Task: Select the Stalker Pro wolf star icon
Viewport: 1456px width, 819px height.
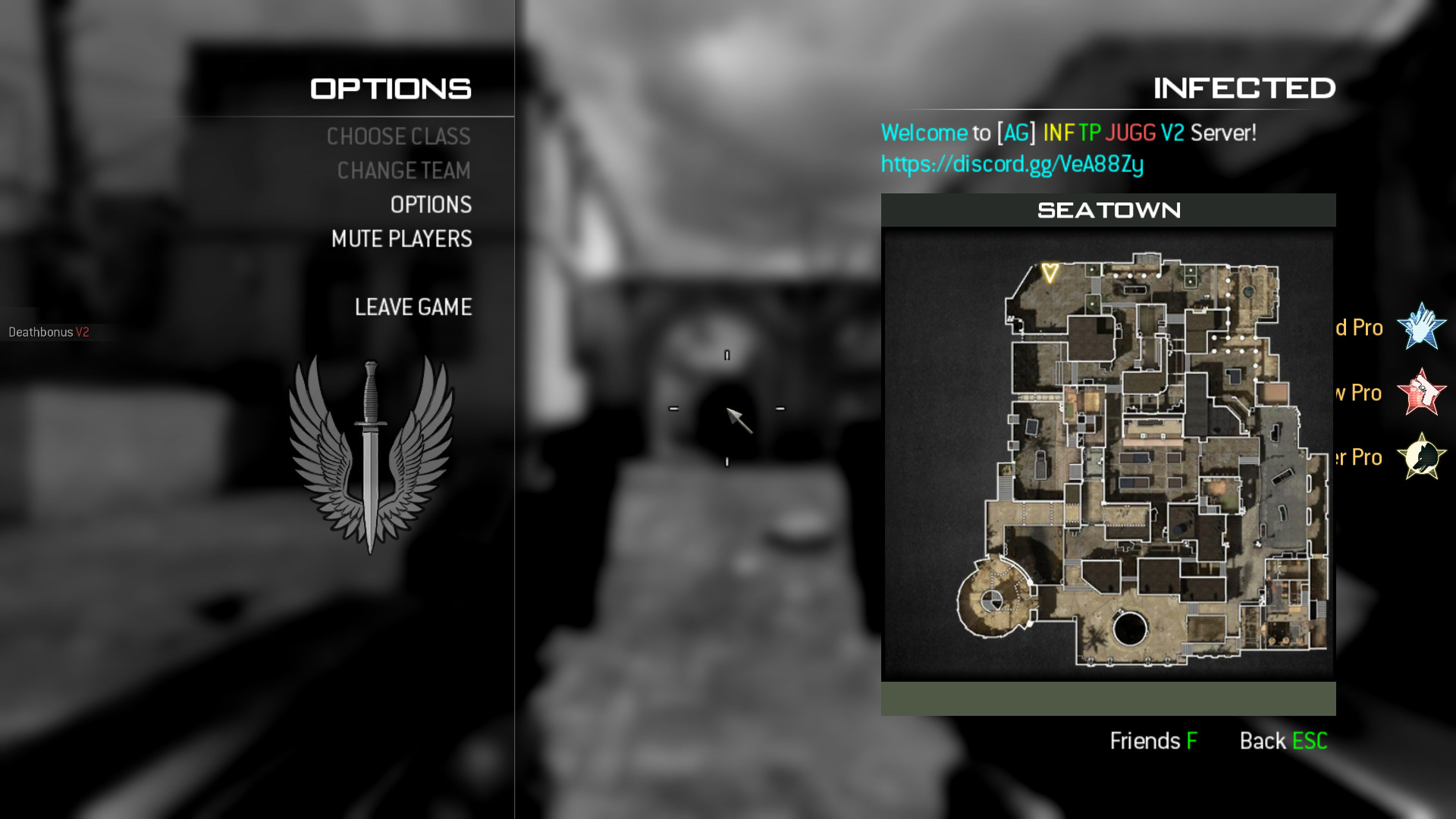Action: (1423, 457)
